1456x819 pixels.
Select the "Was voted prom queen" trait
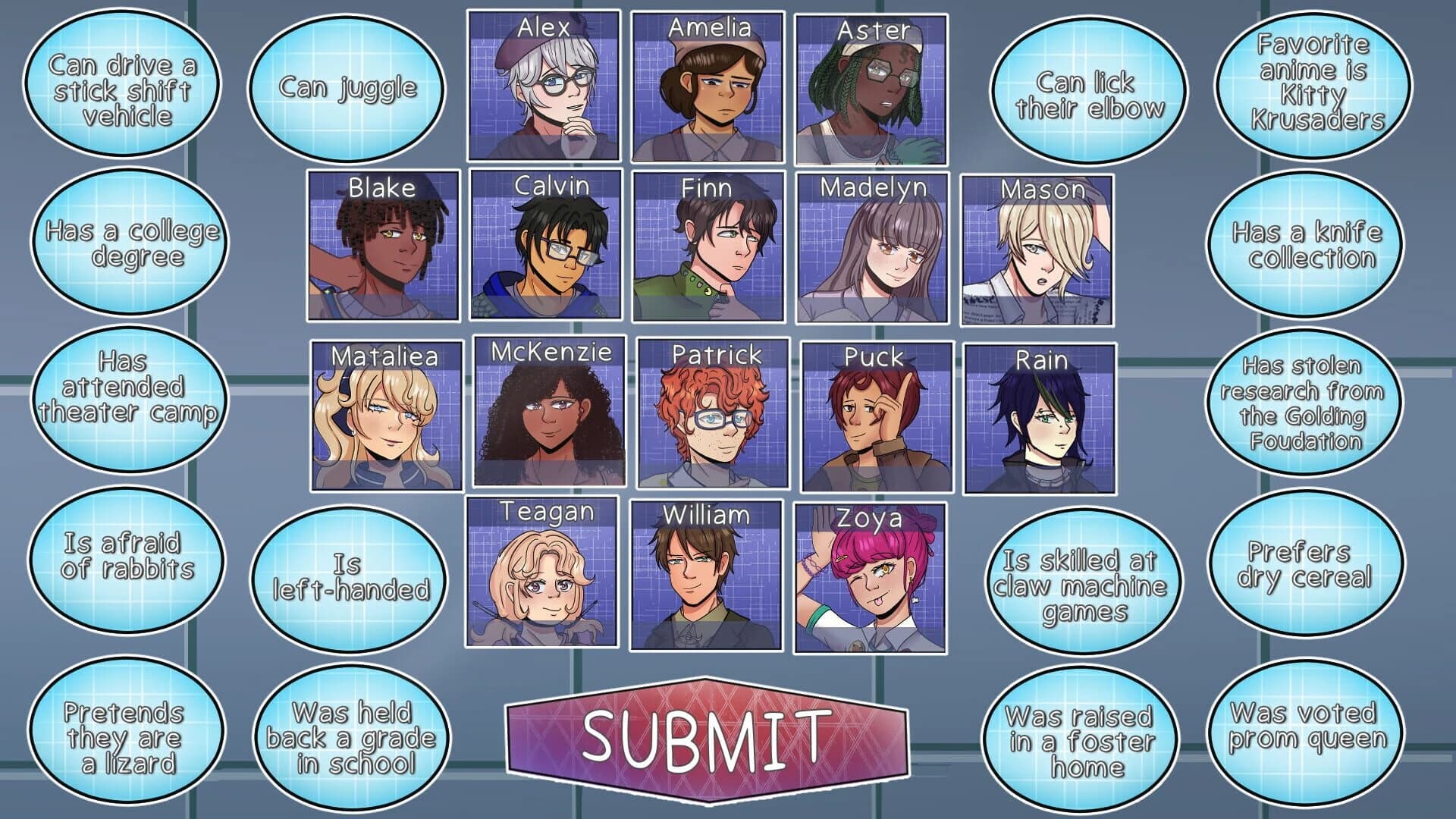[x=1305, y=726]
